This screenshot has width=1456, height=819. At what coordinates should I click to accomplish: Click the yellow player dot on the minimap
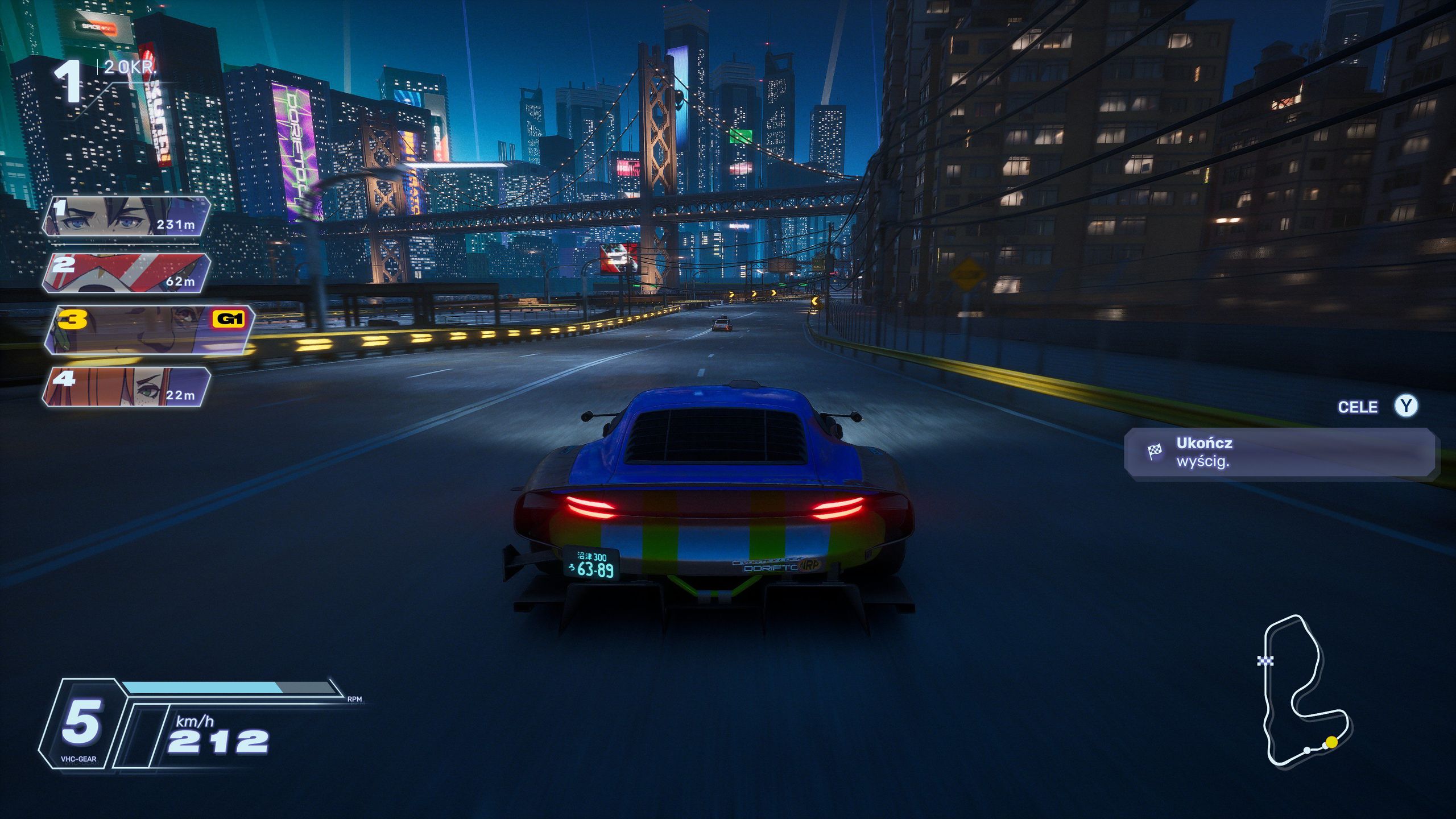point(1331,742)
